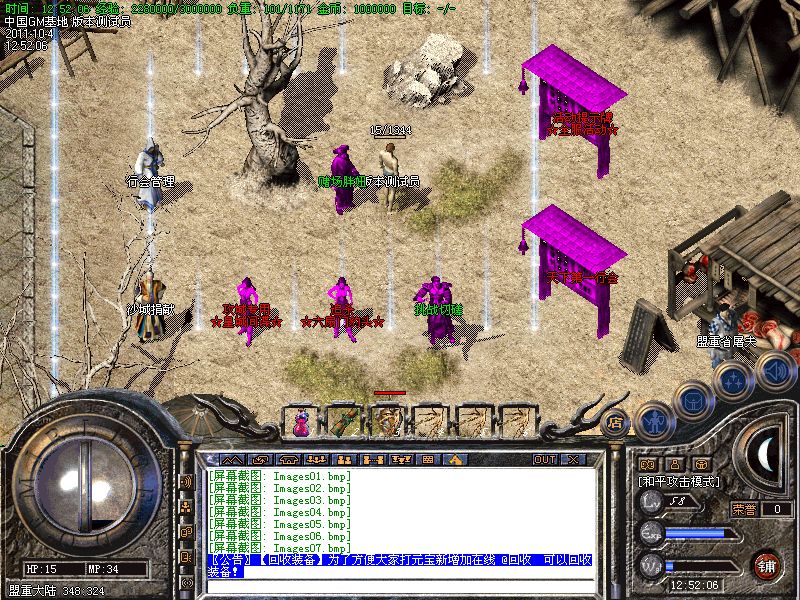Click the grid minimap icon on chat toolbar

(x=427, y=459)
